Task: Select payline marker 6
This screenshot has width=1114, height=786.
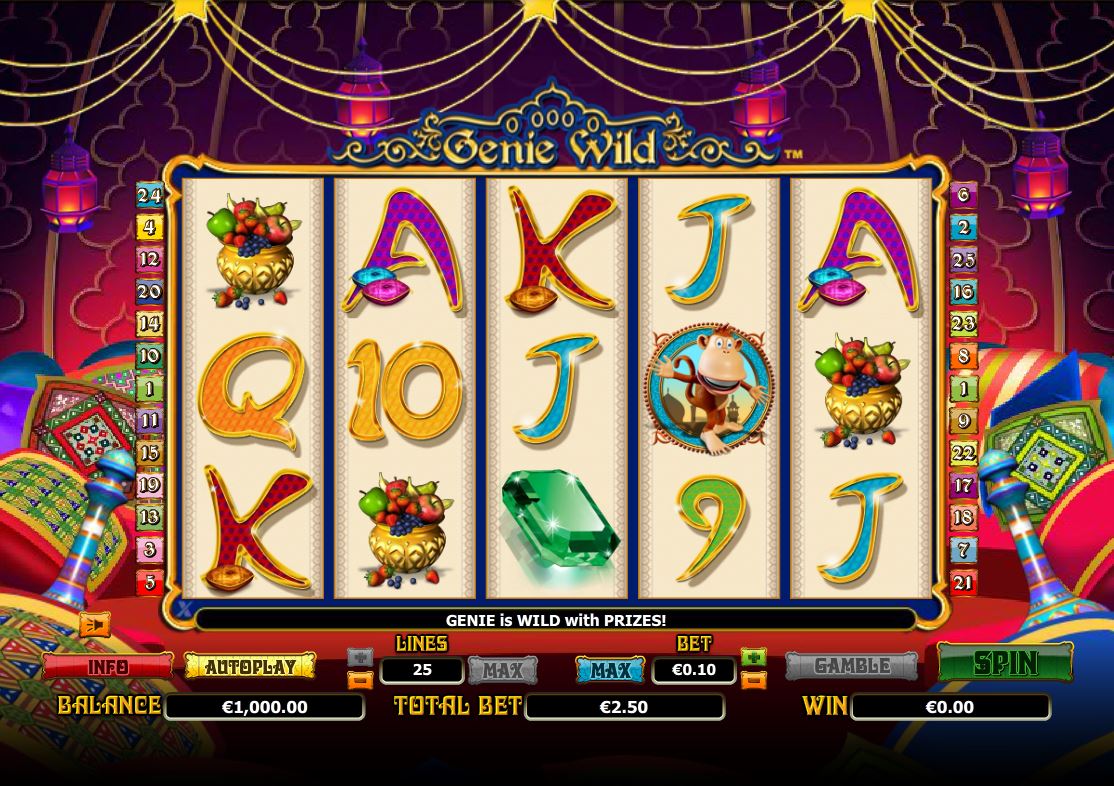Action: pos(963,195)
